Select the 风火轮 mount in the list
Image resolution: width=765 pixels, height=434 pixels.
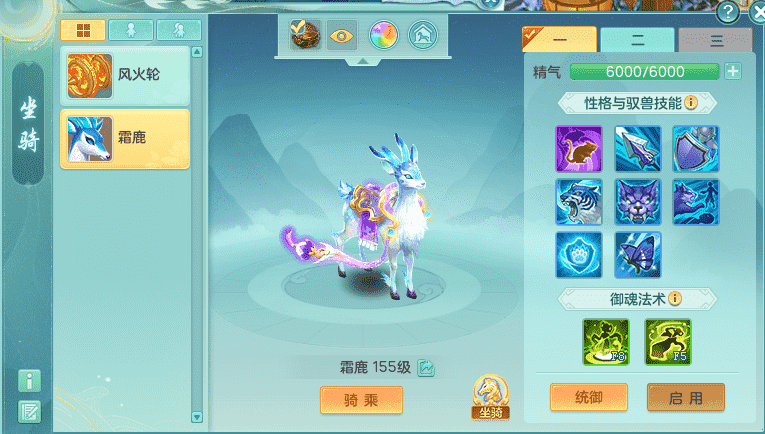tap(124, 76)
